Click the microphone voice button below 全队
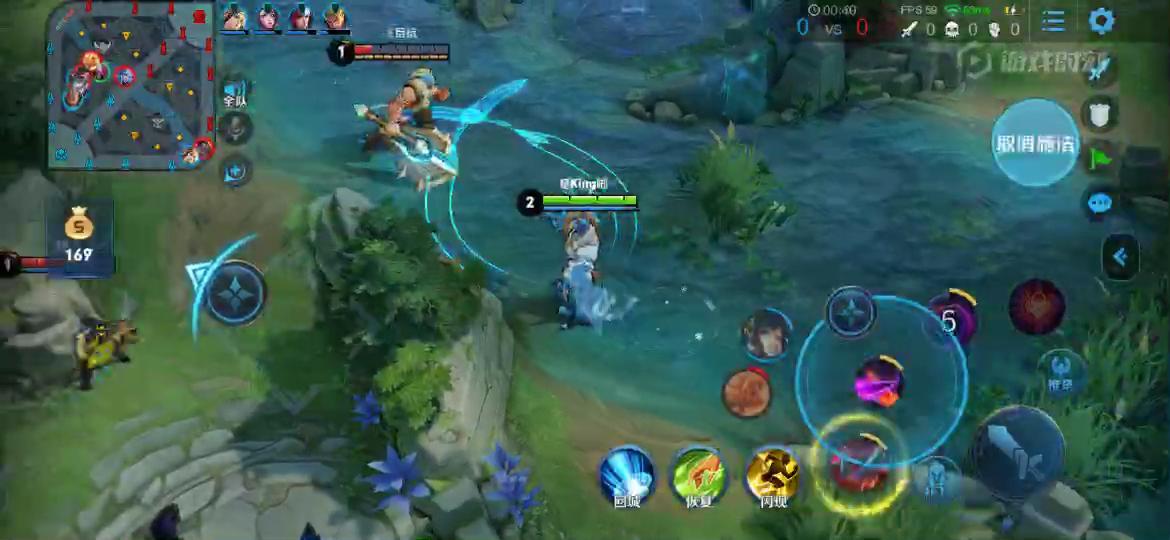The height and width of the screenshot is (540, 1170). point(236,129)
